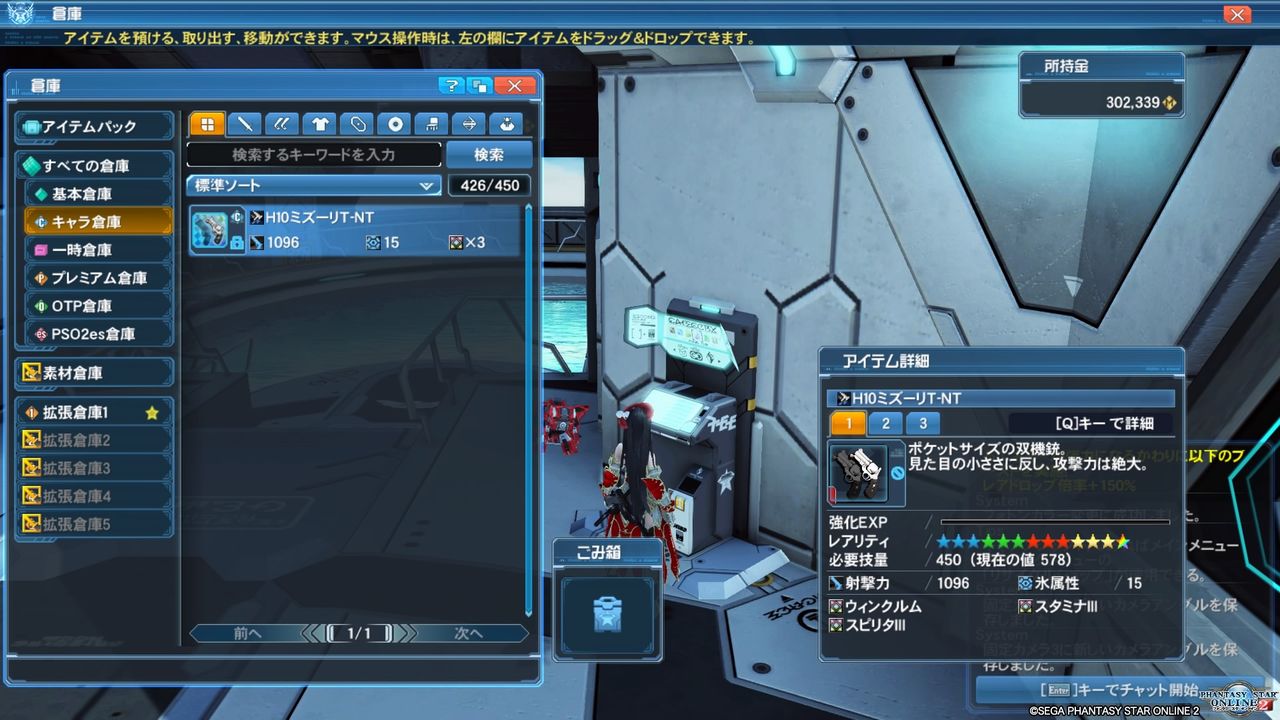This screenshot has height=720, width=1280.
Task: Select キャラ倉庫 from the storage list
Action: [94, 221]
